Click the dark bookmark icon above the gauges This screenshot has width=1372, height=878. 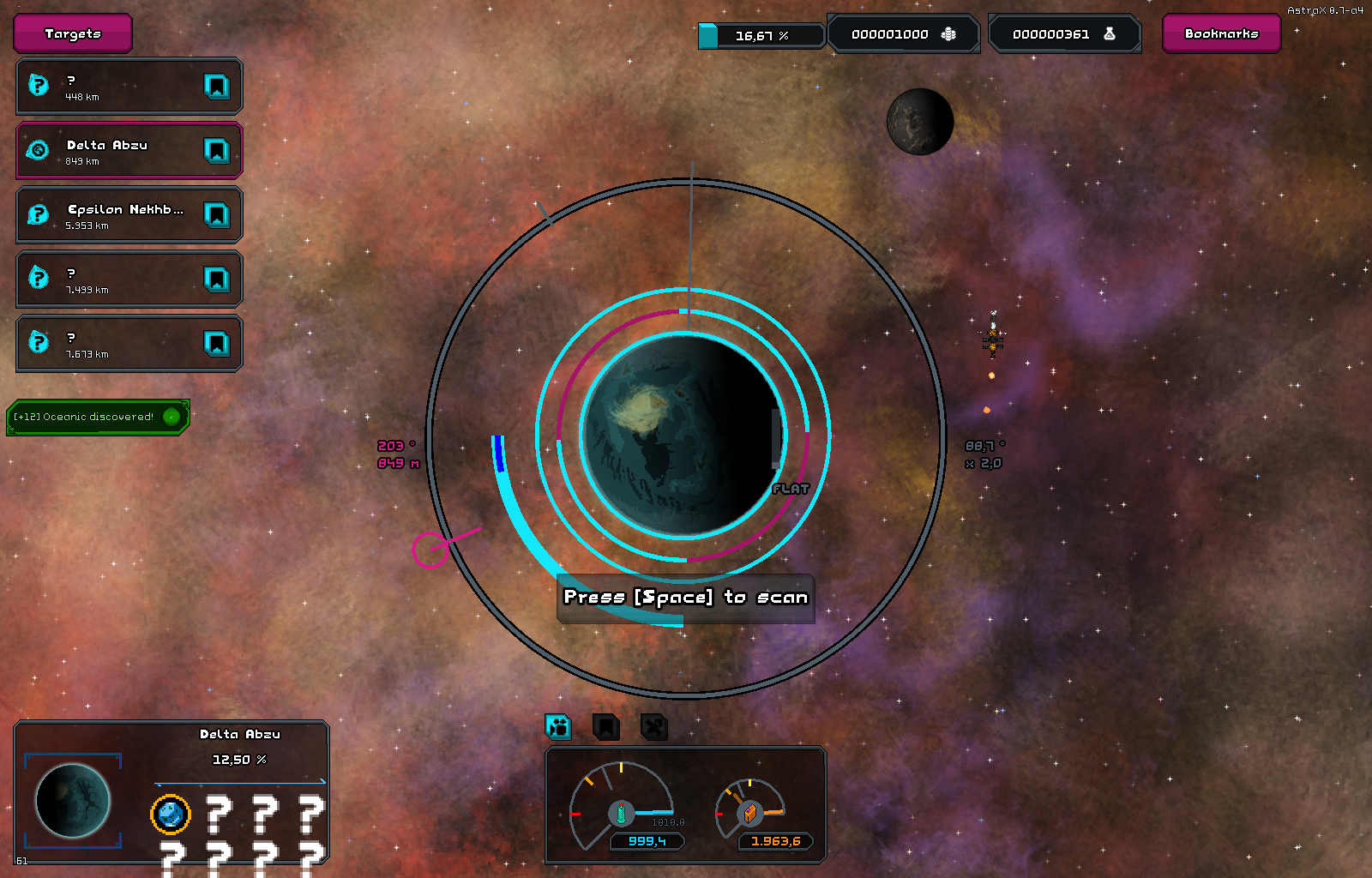click(x=606, y=727)
